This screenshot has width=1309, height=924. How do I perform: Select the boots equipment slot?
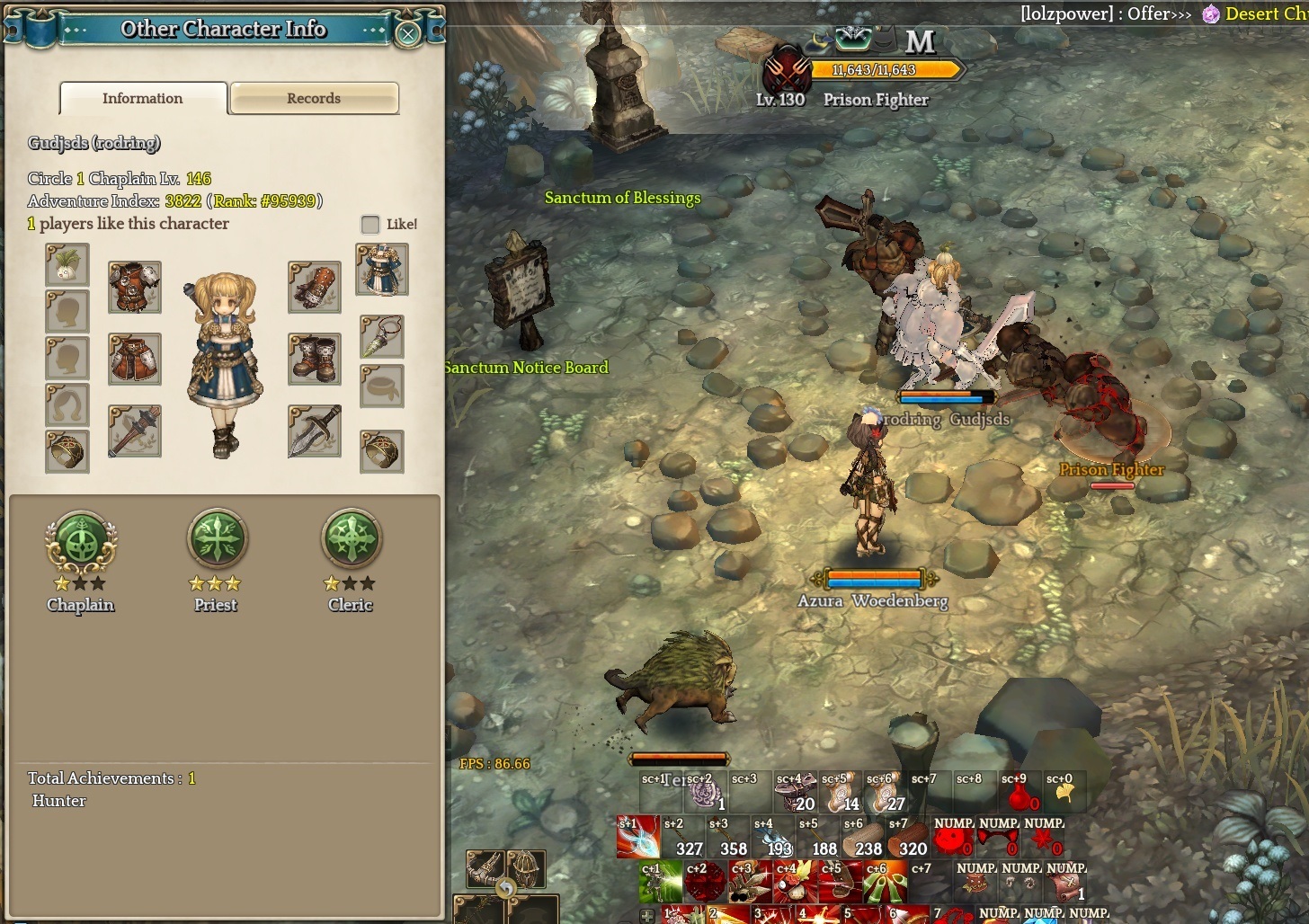coord(315,359)
